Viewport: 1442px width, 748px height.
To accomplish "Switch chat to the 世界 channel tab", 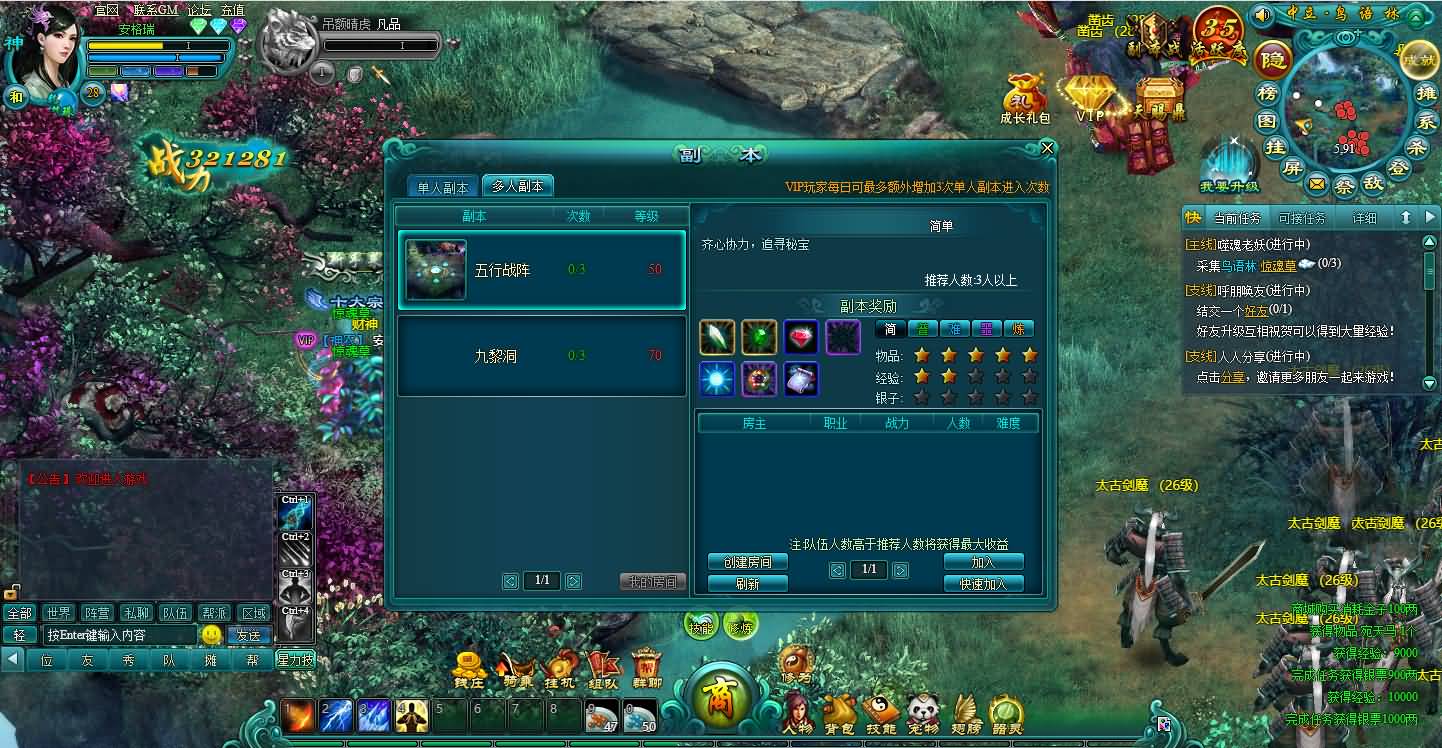I will [59, 613].
